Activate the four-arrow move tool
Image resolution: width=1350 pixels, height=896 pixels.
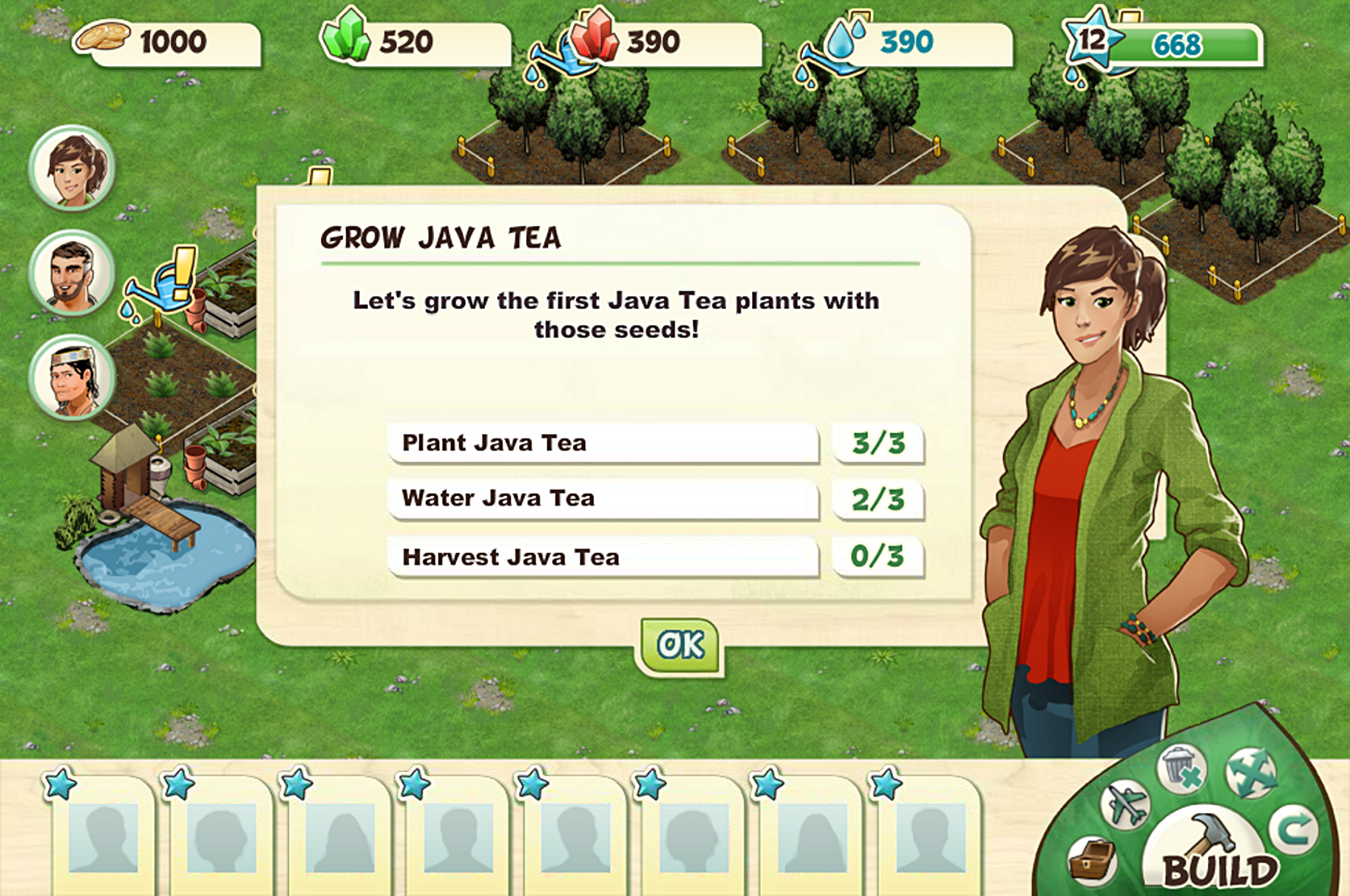1251,772
